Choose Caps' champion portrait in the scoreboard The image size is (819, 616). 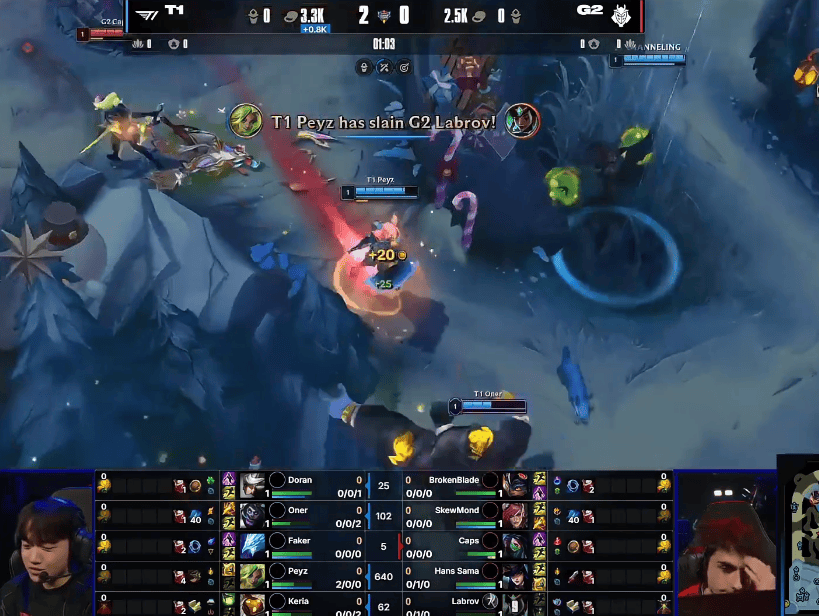(516, 545)
